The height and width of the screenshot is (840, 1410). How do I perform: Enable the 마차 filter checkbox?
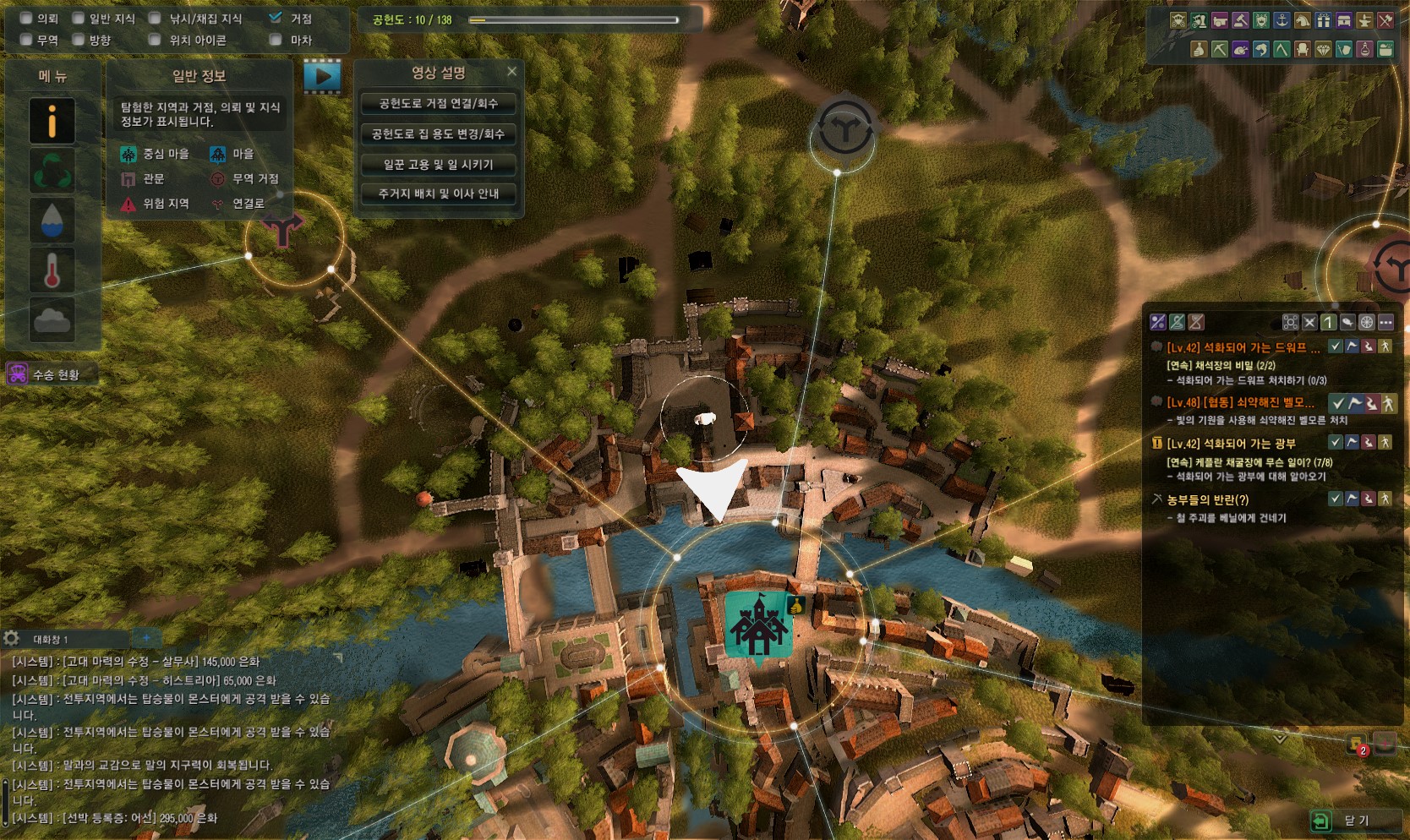pyautogui.click(x=276, y=40)
